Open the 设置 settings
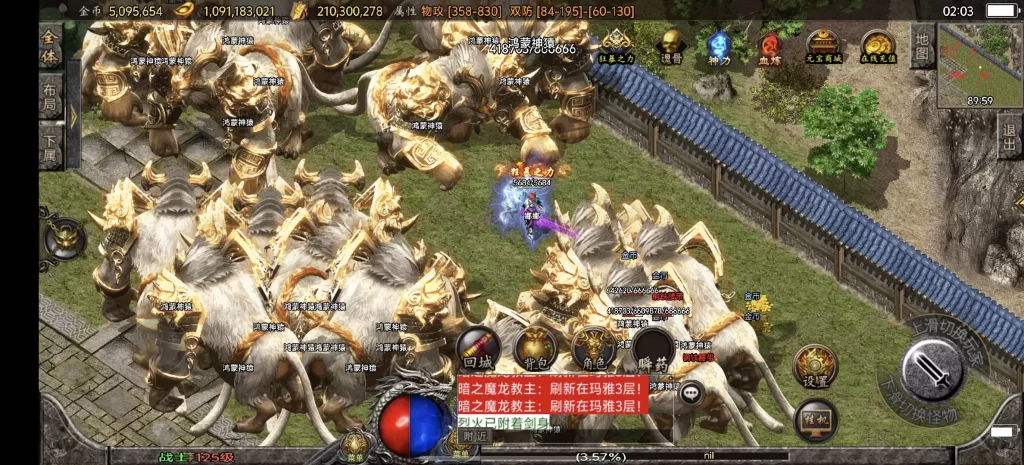Image resolution: width=1024 pixels, height=465 pixels. tap(815, 366)
